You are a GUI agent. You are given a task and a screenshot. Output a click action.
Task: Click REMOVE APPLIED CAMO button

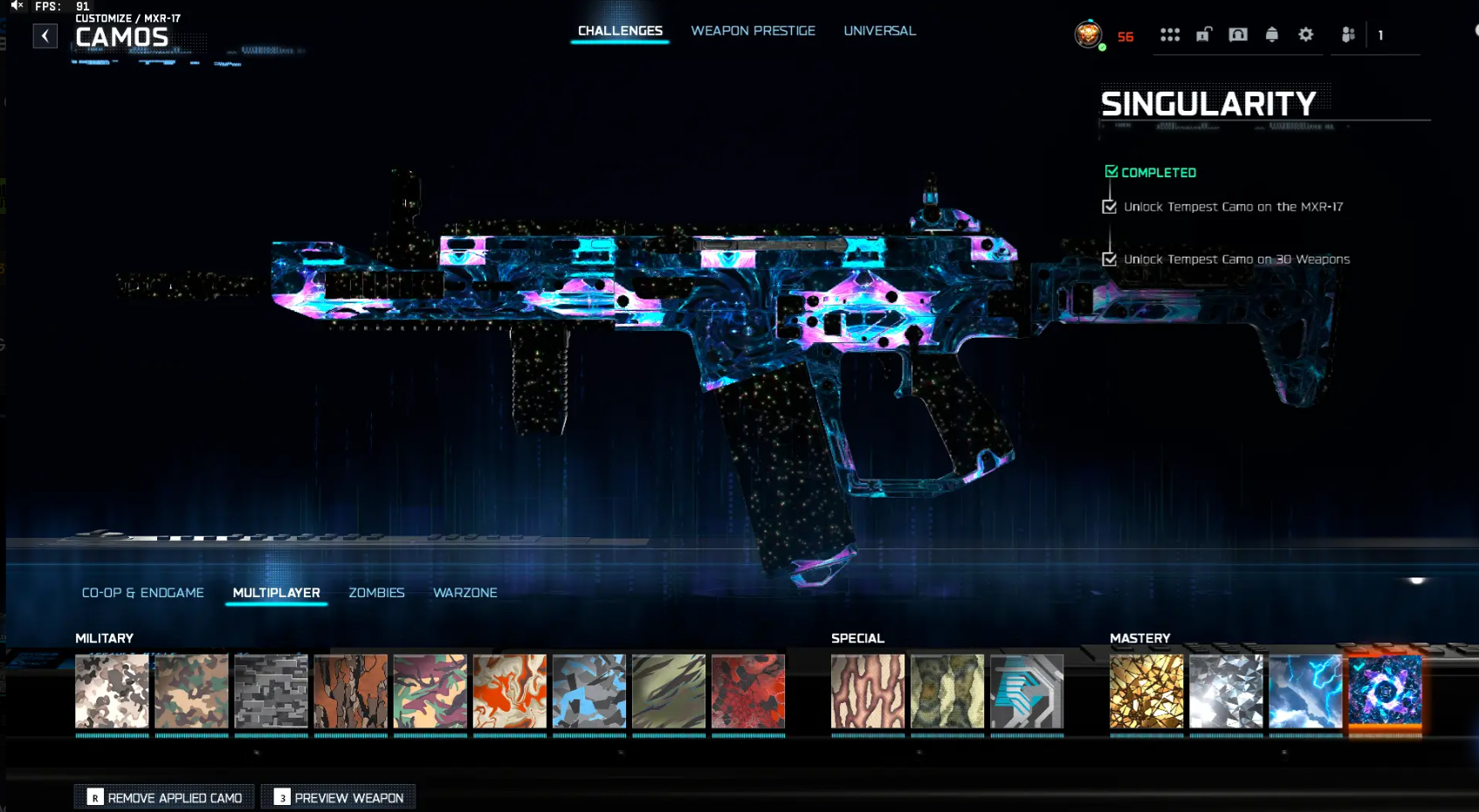pyautogui.click(x=163, y=797)
